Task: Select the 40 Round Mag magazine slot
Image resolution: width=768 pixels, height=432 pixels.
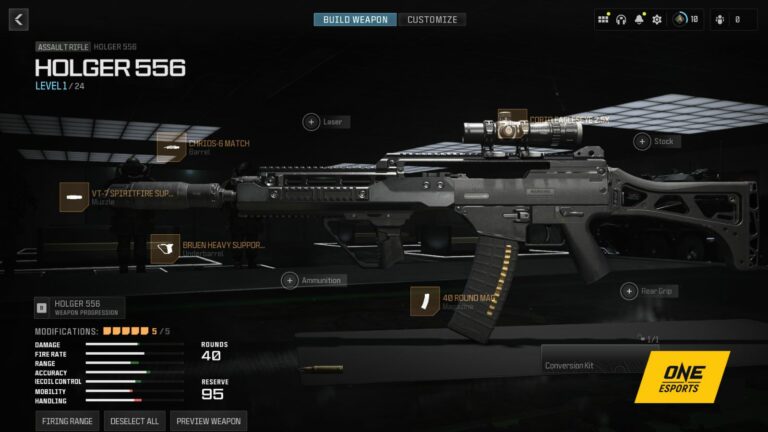Action: coord(425,300)
